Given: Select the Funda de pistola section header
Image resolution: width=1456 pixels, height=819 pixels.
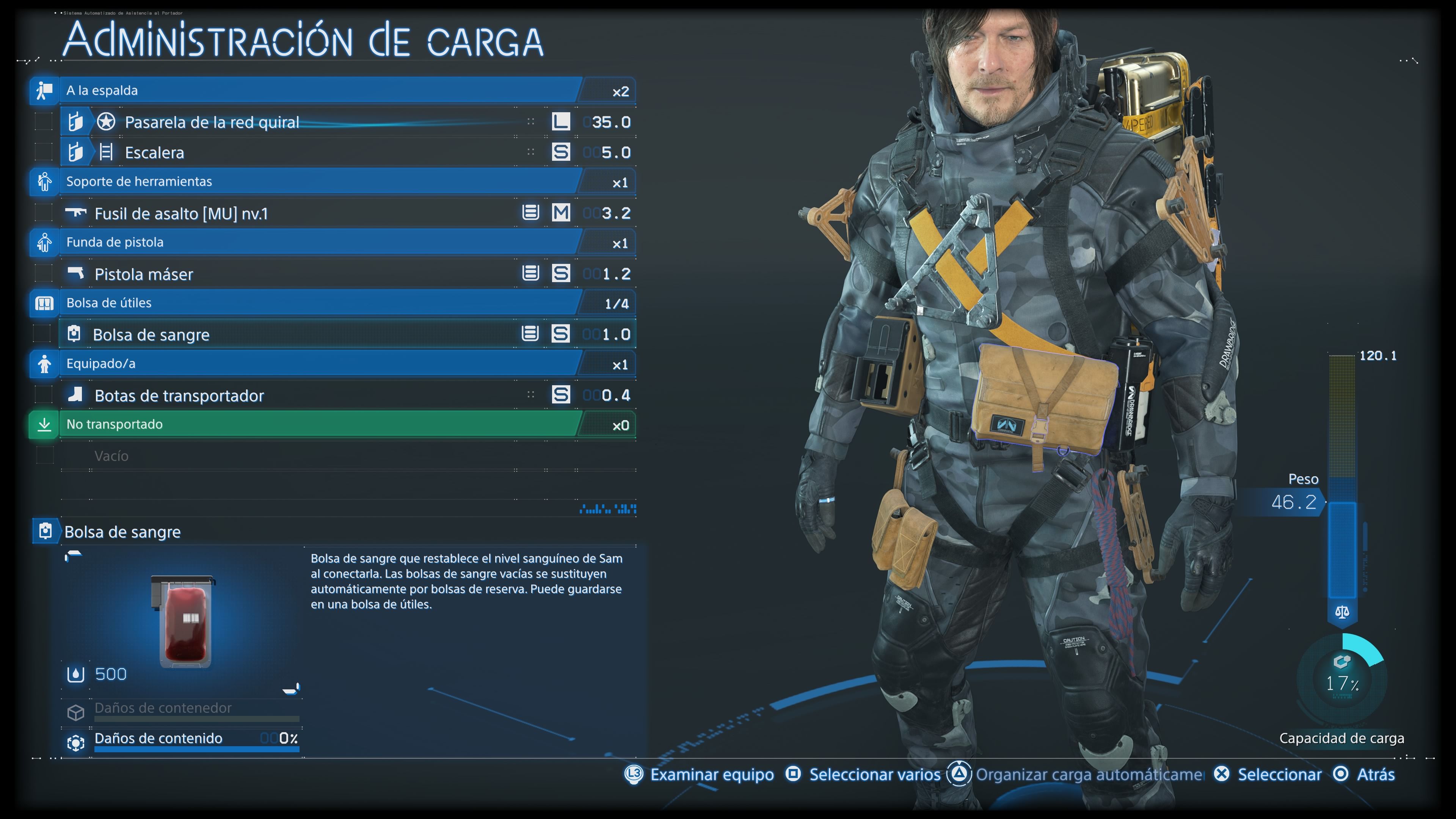Looking at the screenshot, I should pyautogui.click(x=317, y=243).
